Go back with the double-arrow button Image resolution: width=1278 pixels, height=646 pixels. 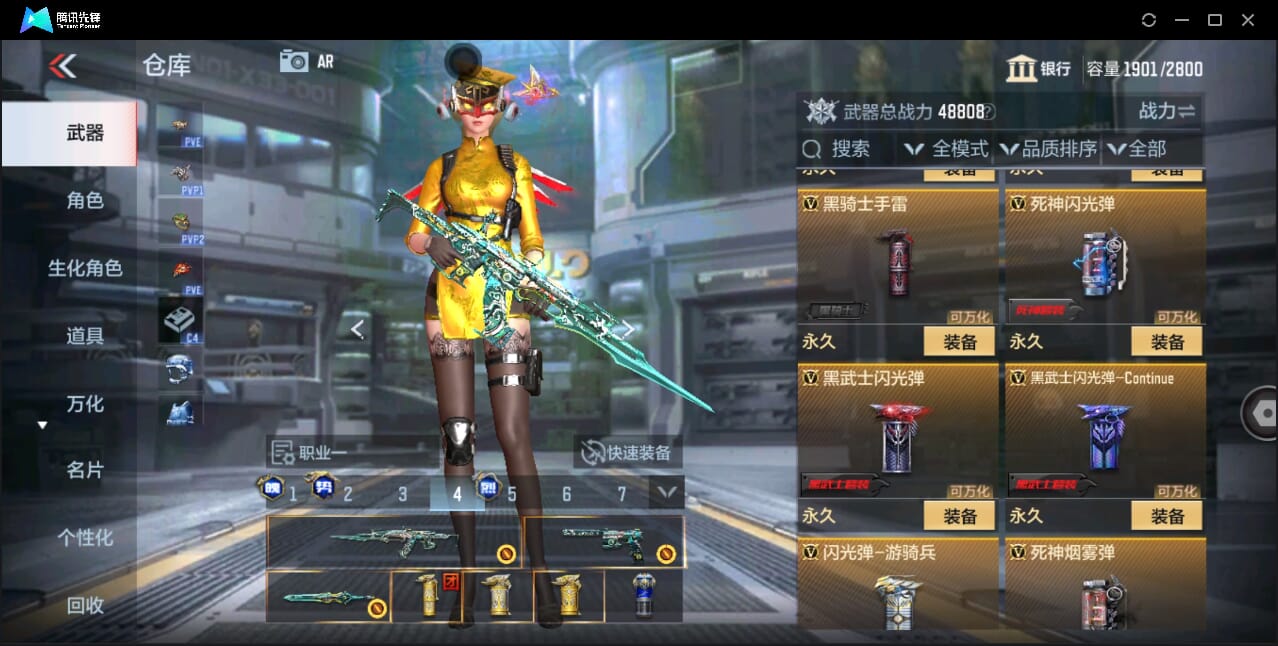(x=62, y=66)
